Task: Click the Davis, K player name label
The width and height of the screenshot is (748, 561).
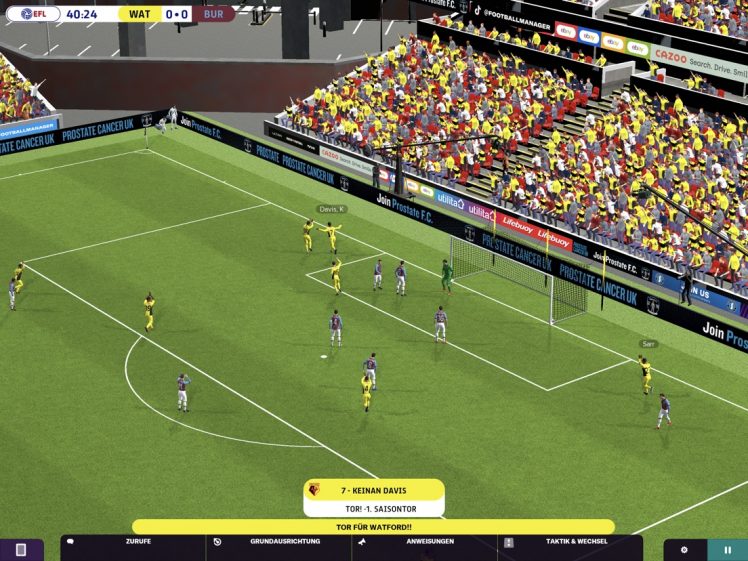Action: pyautogui.click(x=332, y=209)
